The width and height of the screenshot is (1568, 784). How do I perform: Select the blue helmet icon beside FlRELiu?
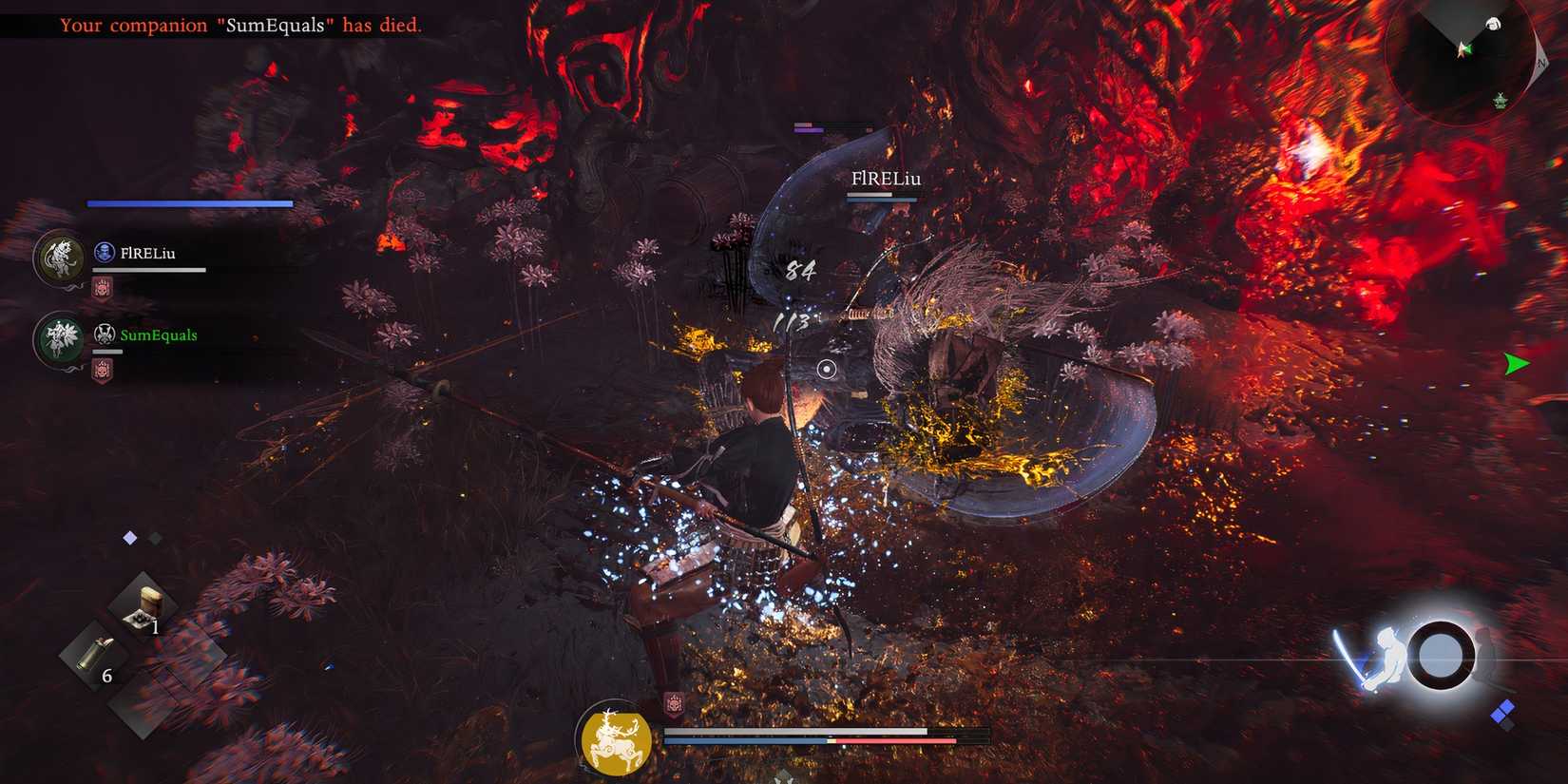(104, 252)
